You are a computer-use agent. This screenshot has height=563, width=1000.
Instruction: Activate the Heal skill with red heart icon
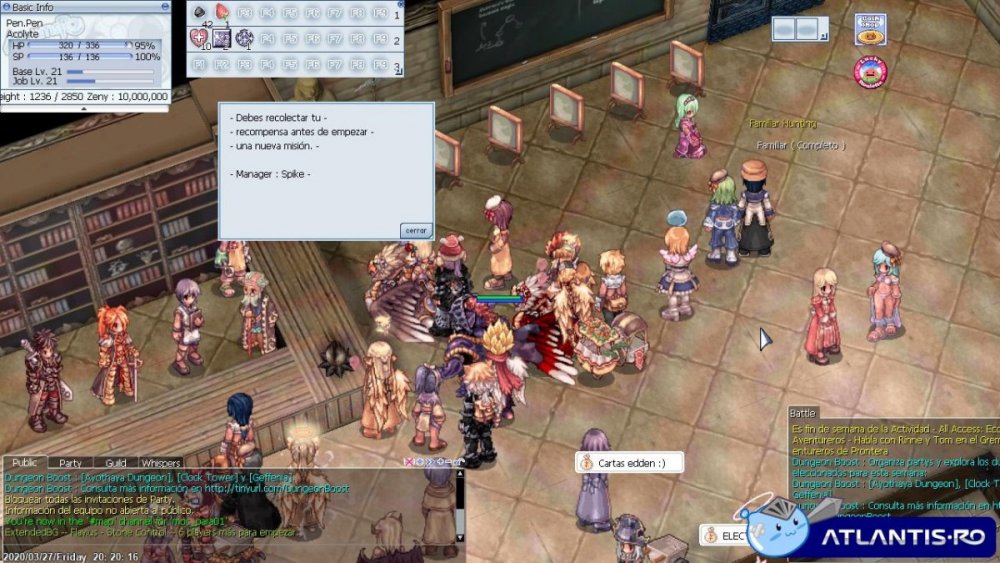click(x=199, y=38)
